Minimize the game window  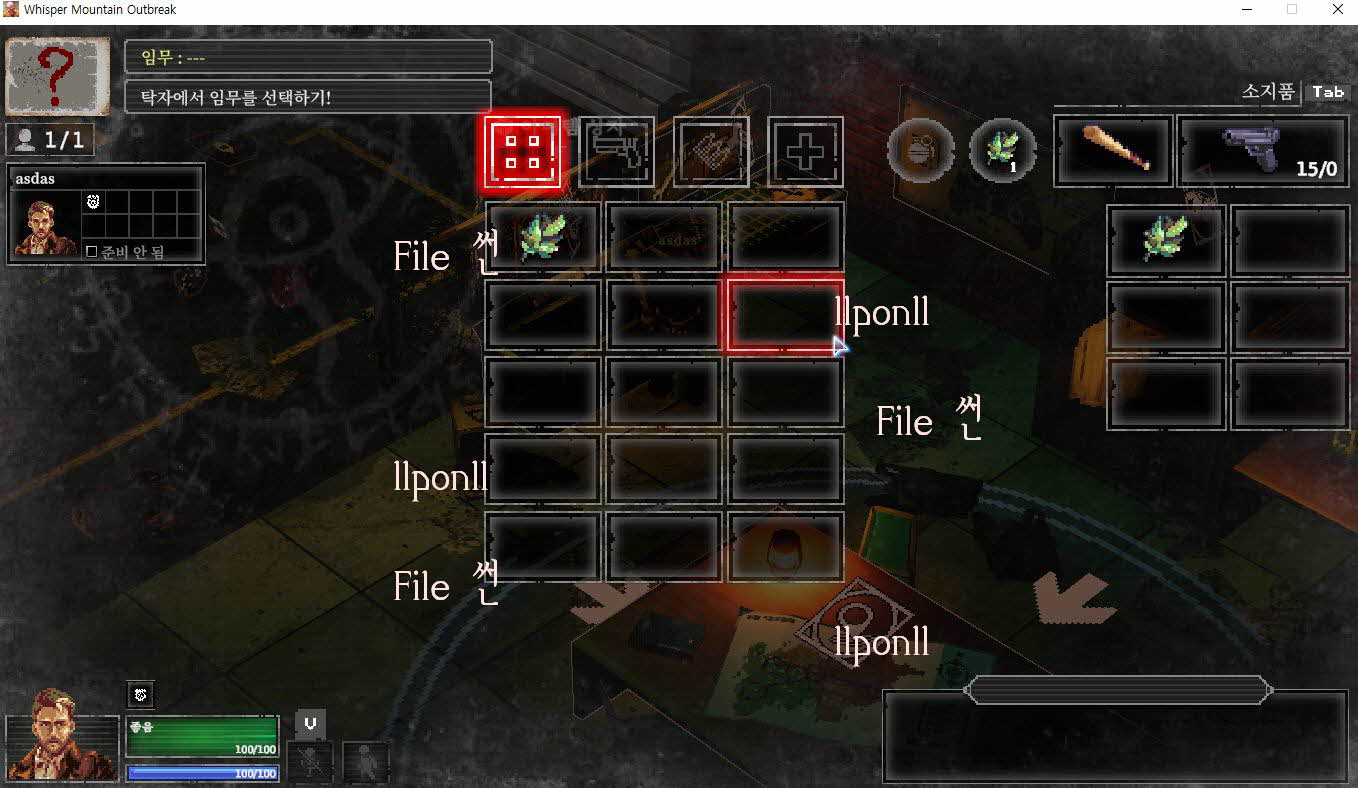(1245, 10)
